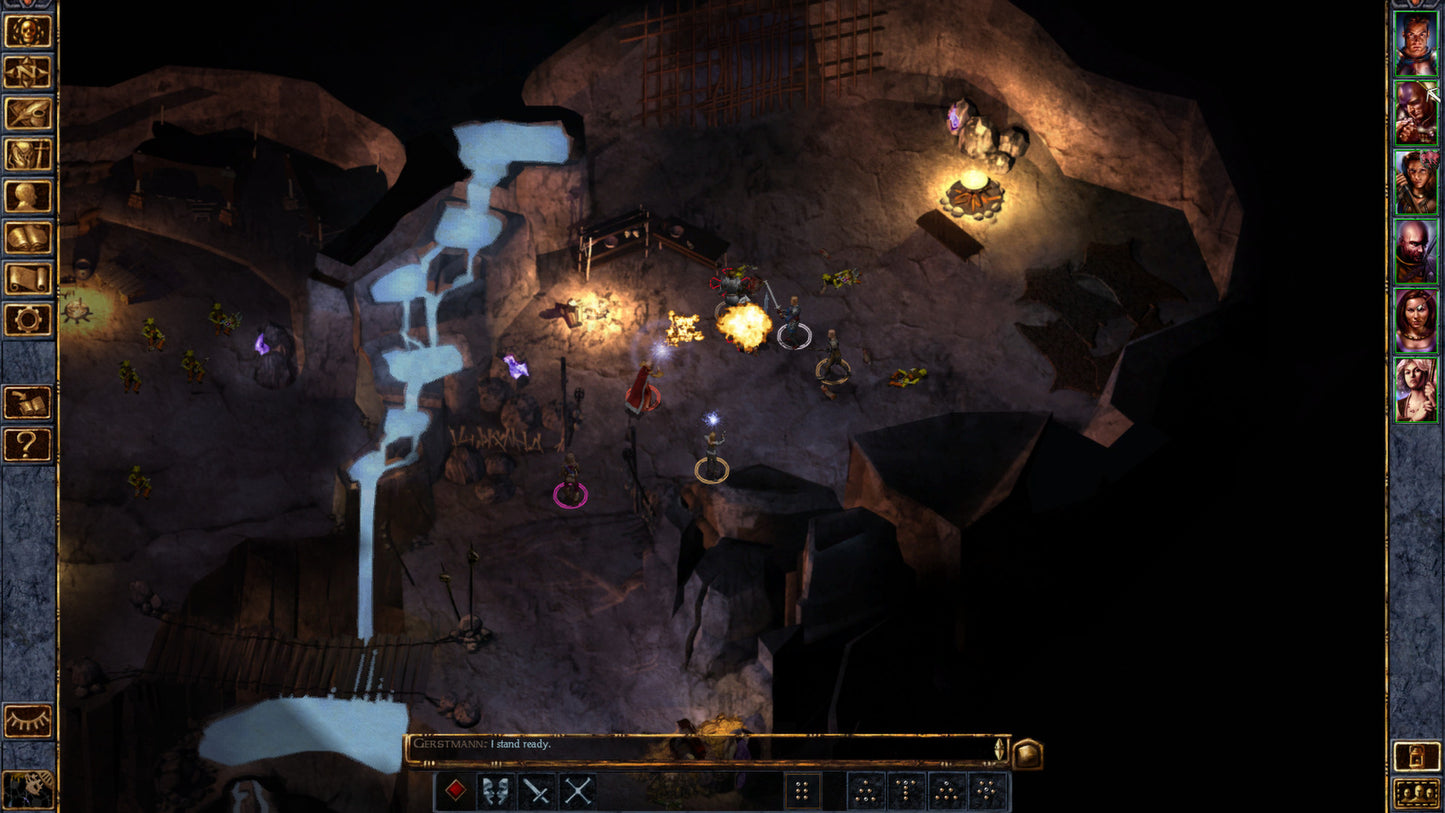The height and width of the screenshot is (813, 1445).
Task: Toggle the padlock button above select-all
Action: [x=1417, y=756]
